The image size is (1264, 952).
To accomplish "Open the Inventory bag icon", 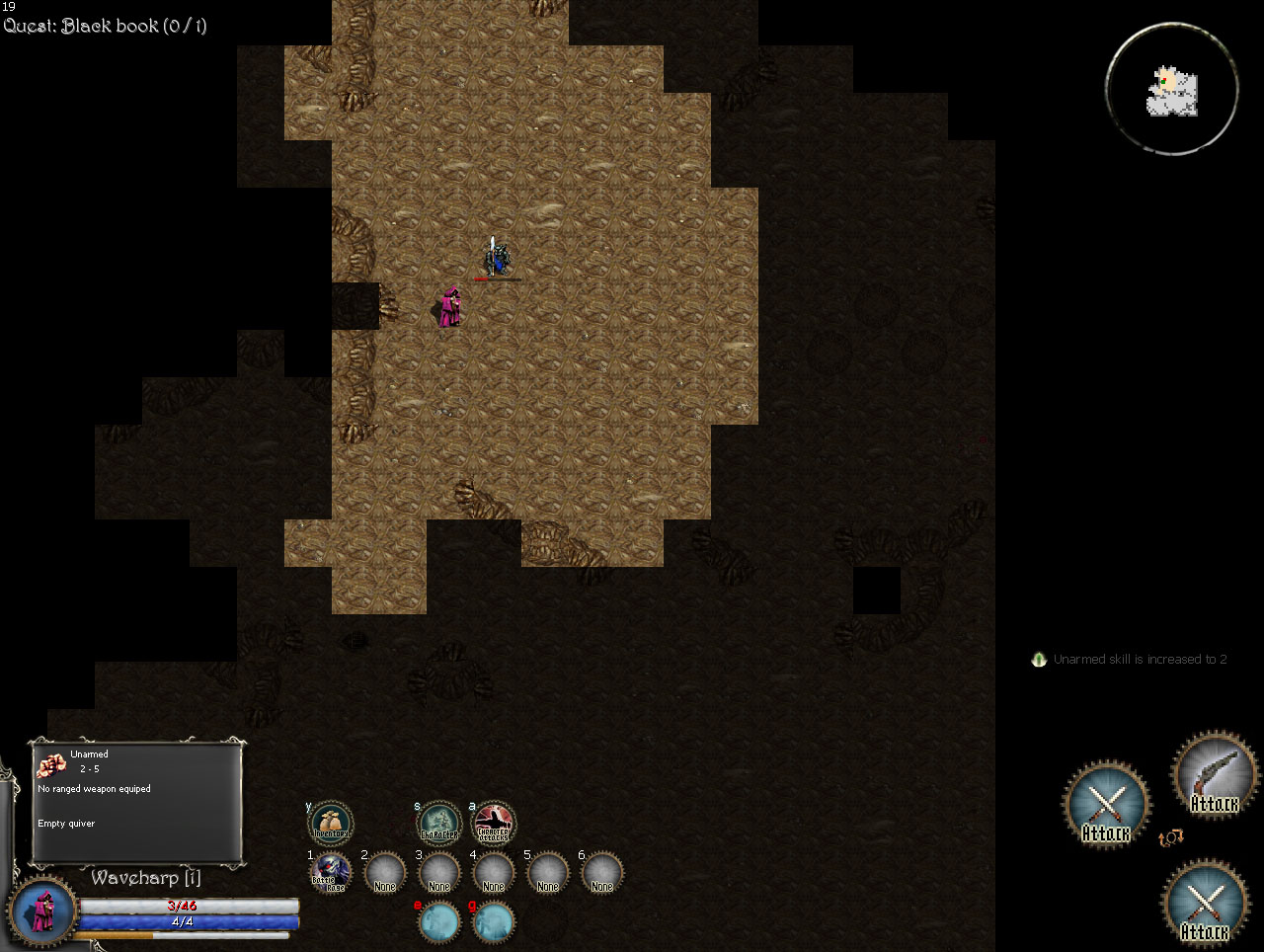I will (x=331, y=823).
